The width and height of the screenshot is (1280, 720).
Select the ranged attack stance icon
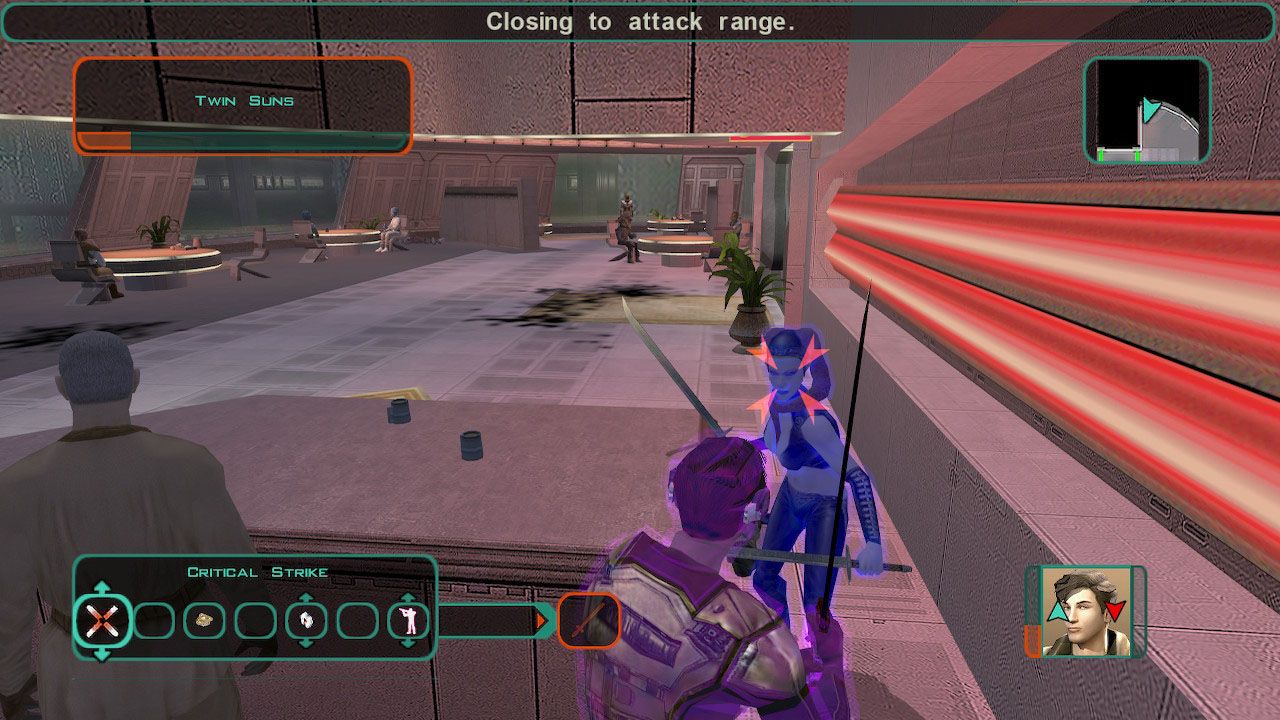pyautogui.click(x=407, y=619)
